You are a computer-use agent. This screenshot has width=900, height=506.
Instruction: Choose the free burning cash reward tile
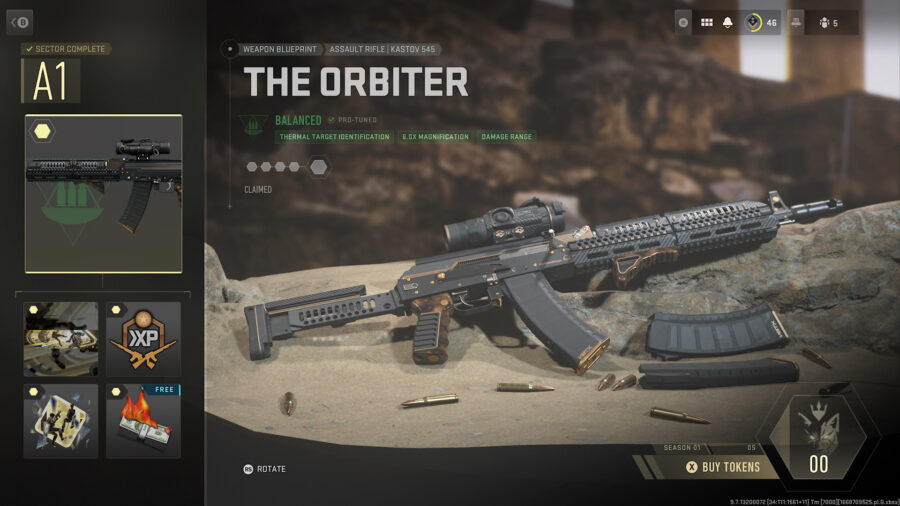143,421
